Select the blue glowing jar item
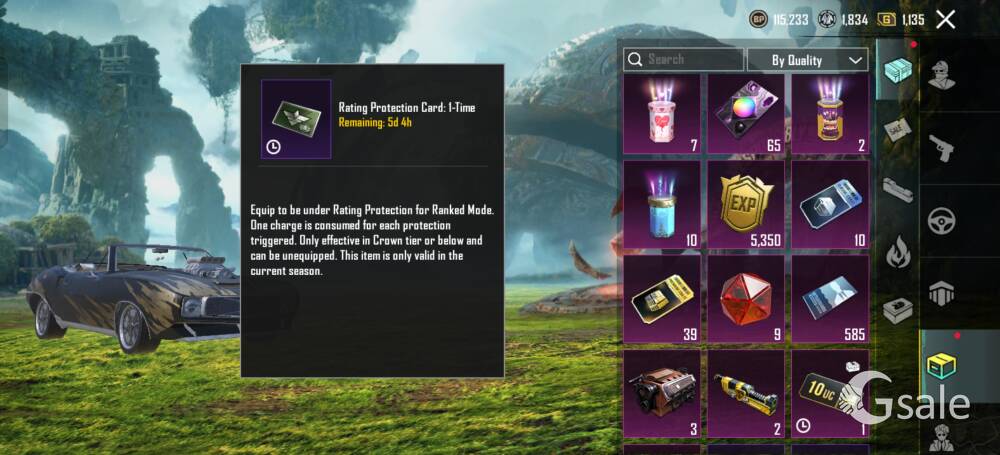Screen dimensions: 1000x455 click(x=662, y=201)
